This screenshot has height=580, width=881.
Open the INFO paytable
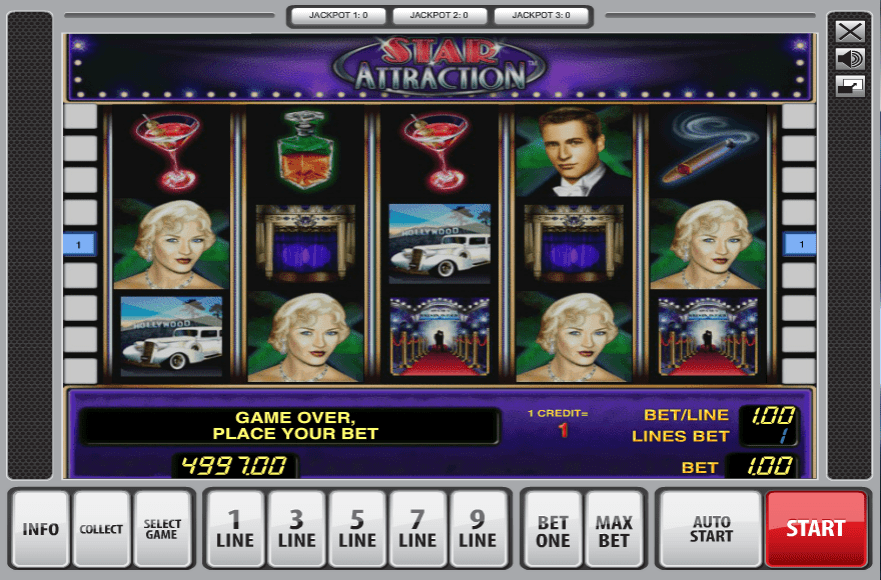[41, 528]
